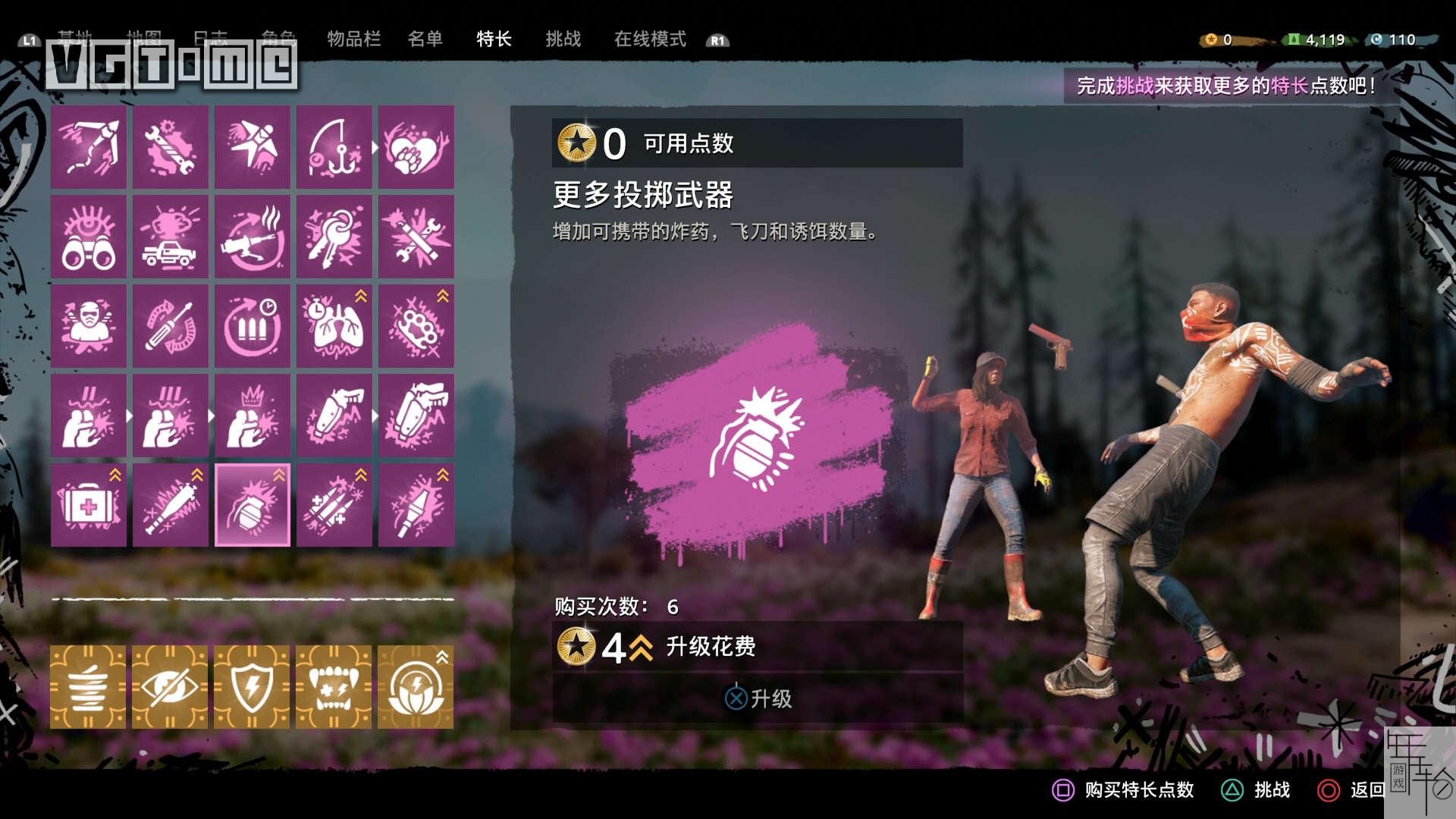Open the medkit health perk

[88, 504]
